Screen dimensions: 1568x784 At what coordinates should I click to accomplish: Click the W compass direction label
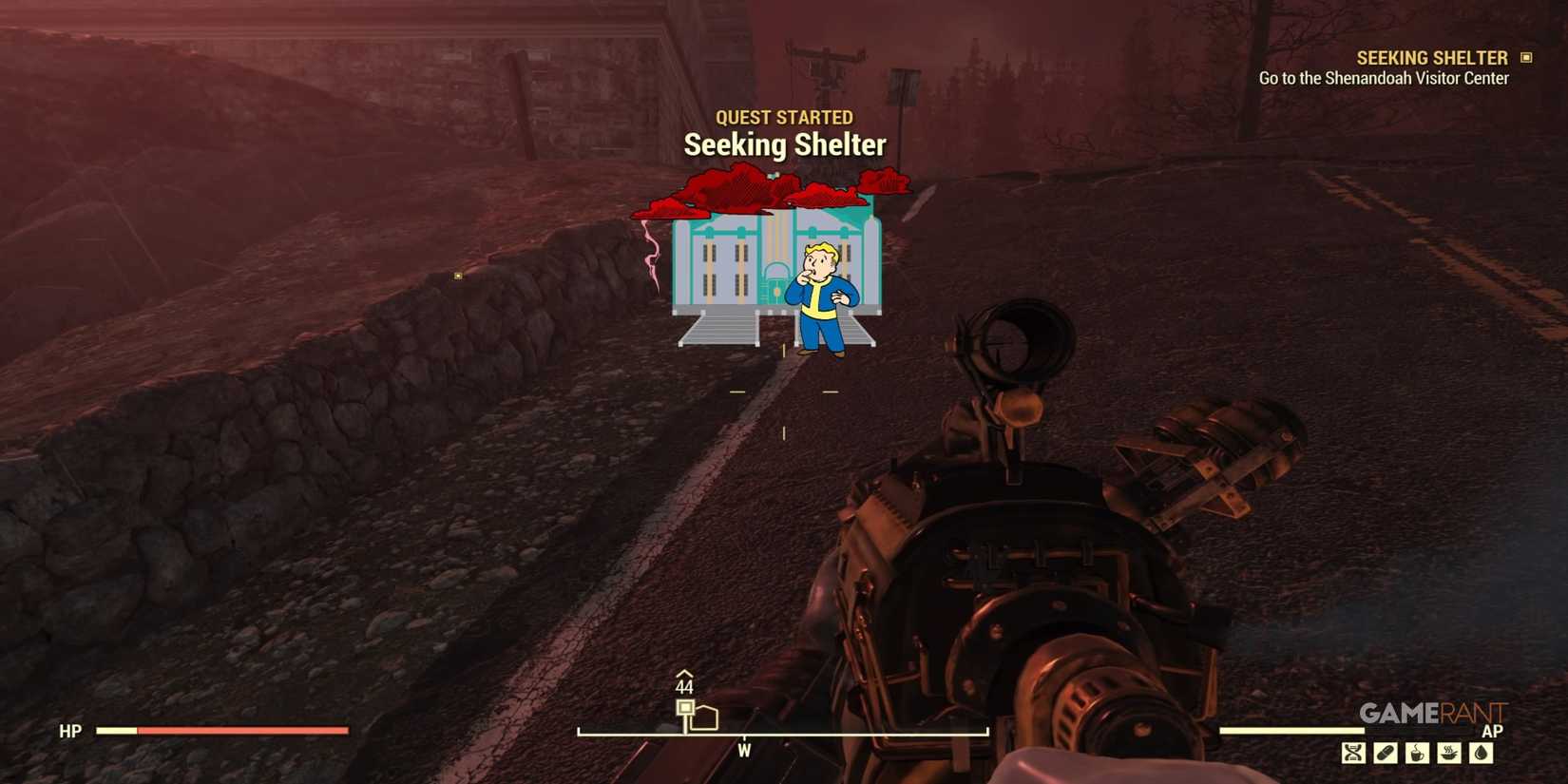click(745, 750)
